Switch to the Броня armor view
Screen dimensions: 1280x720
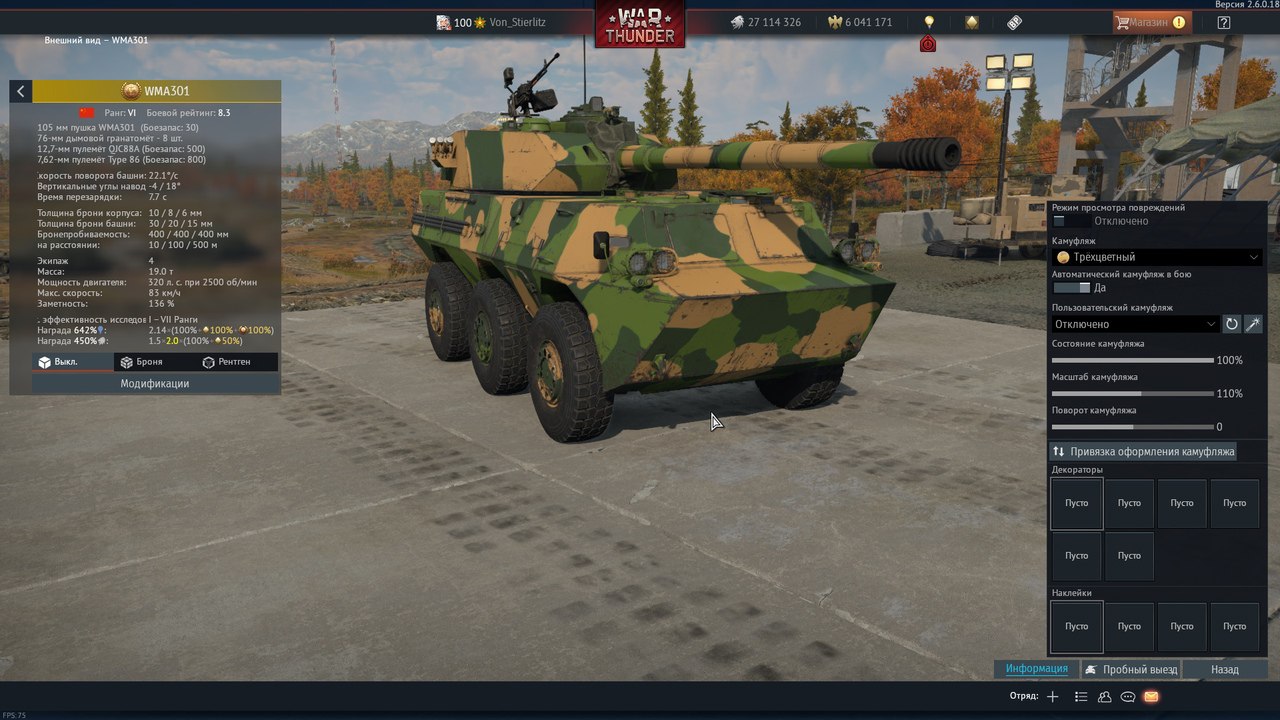(x=141, y=362)
